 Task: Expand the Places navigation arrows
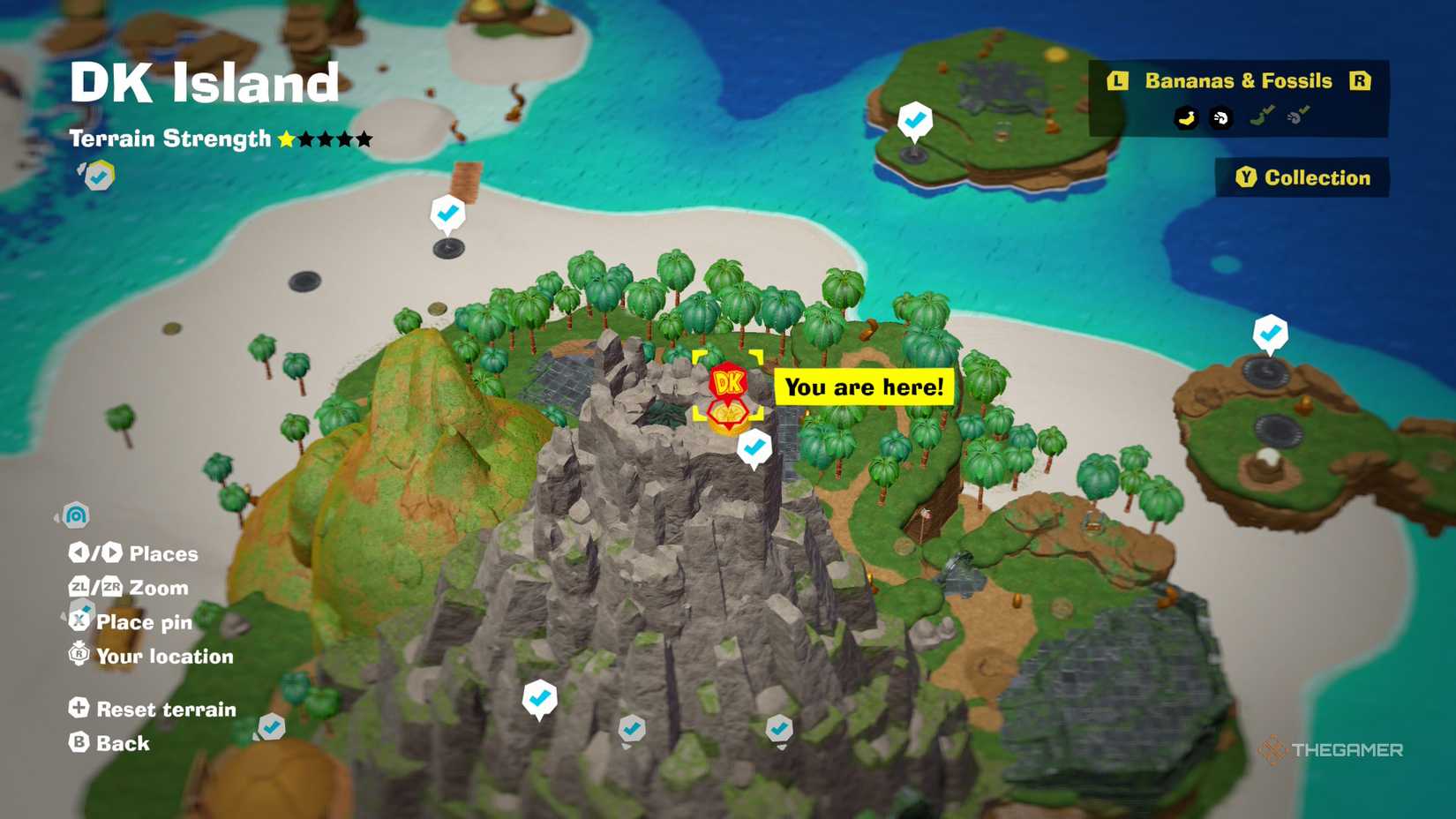[x=95, y=552]
